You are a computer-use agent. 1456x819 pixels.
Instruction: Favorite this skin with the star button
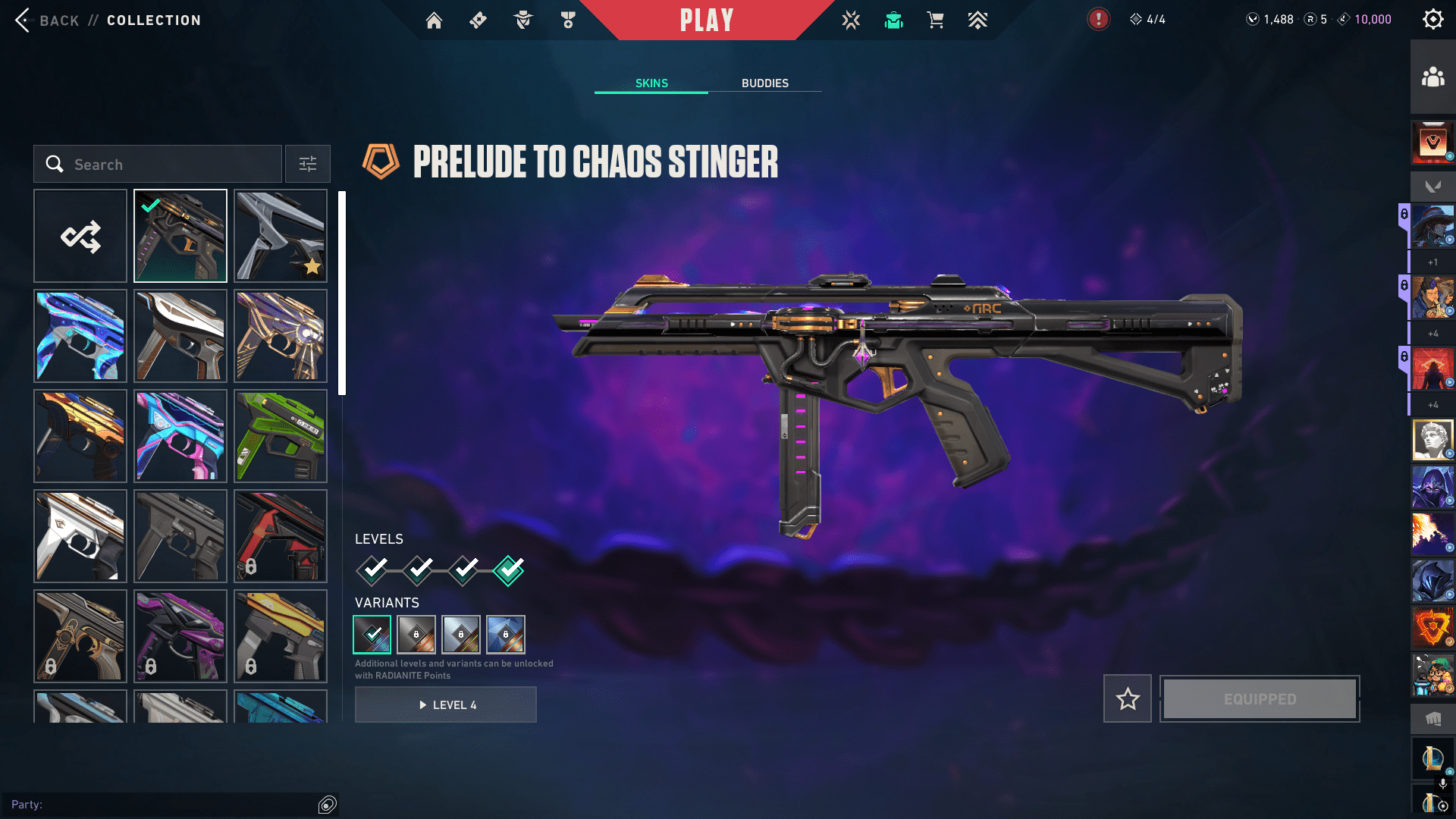1128,699
